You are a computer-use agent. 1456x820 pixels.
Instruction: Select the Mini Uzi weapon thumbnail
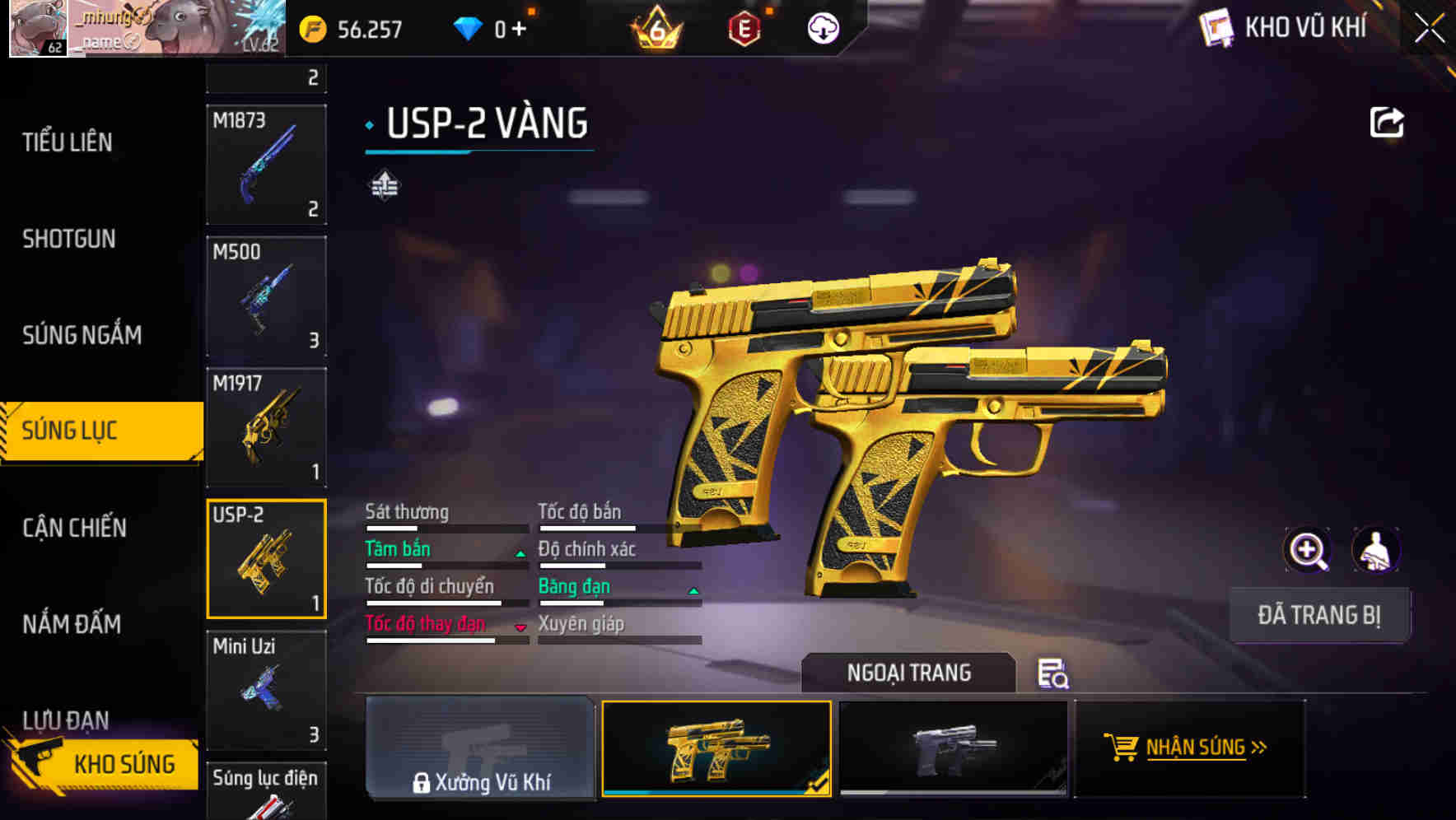pyautogui.click(x=265, y=692)
